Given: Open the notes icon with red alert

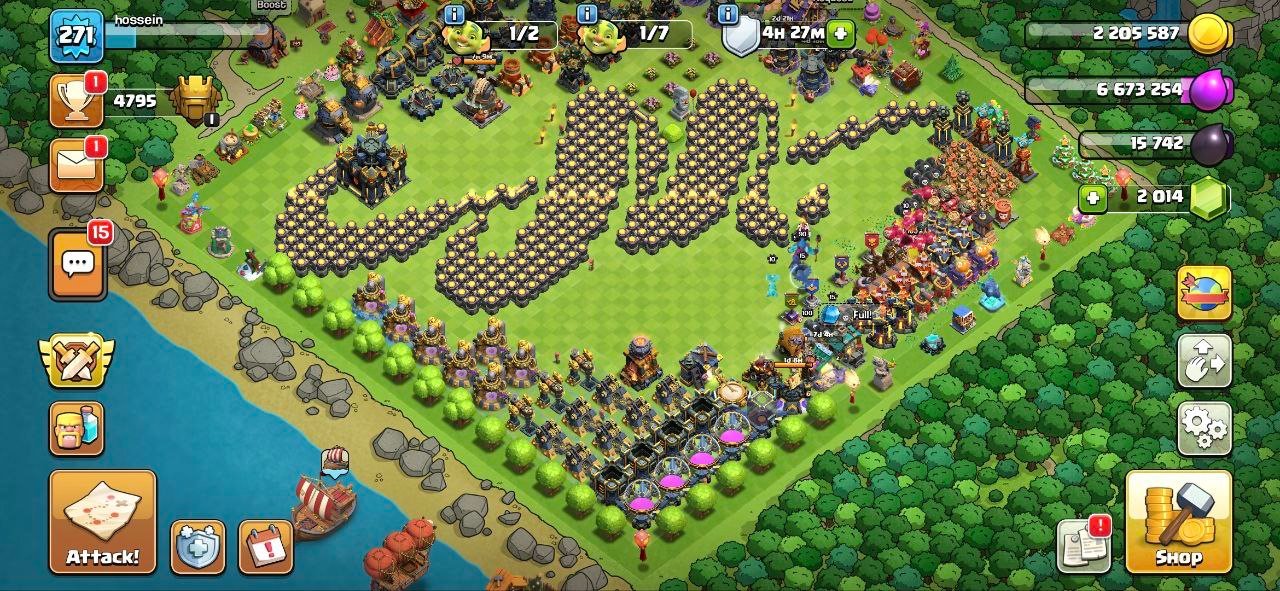Looking at the screenshot, I should [x=1084, y=546].
